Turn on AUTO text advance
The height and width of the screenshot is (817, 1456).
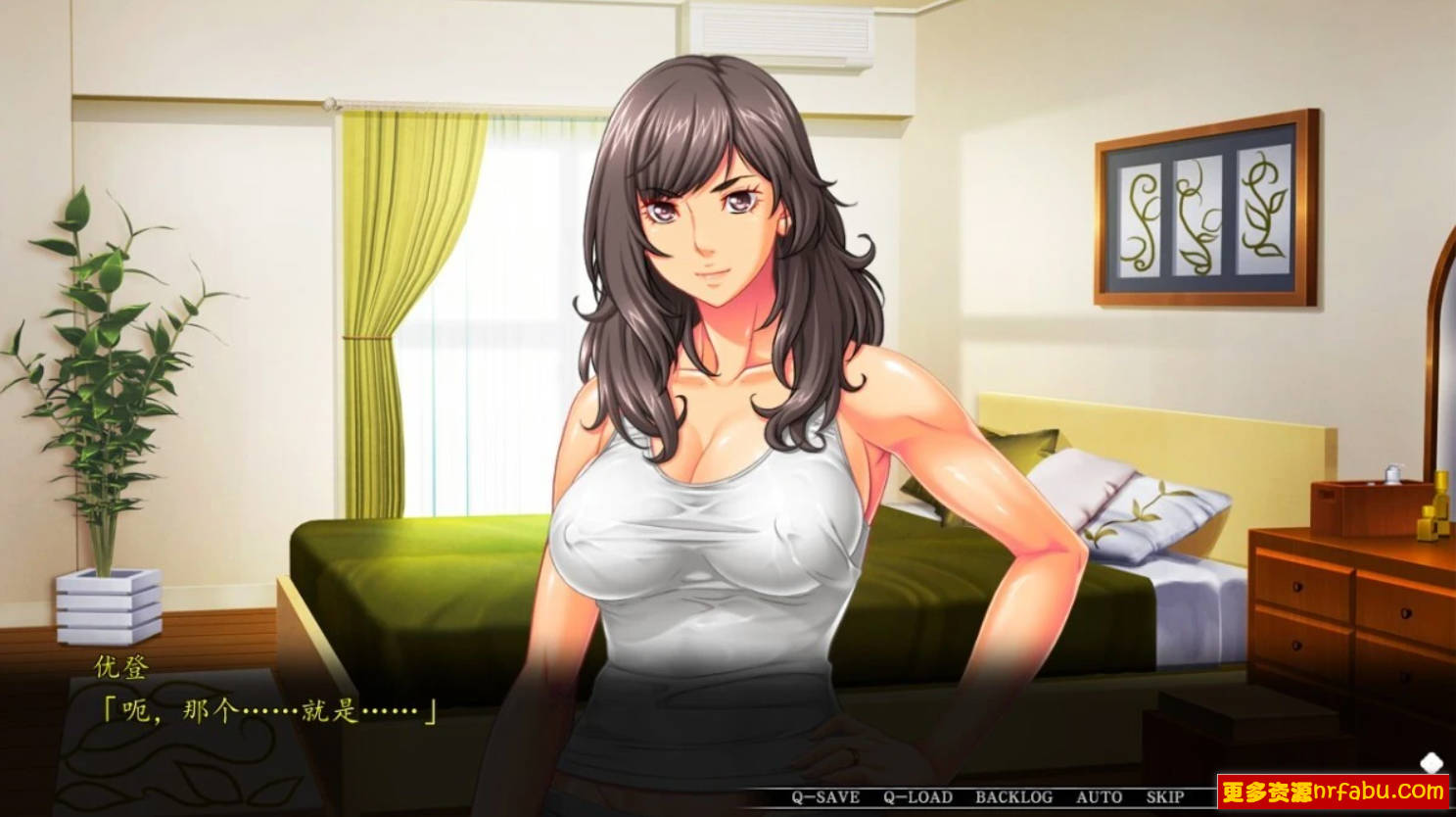pyautogui.click(x=1099, y=797)
